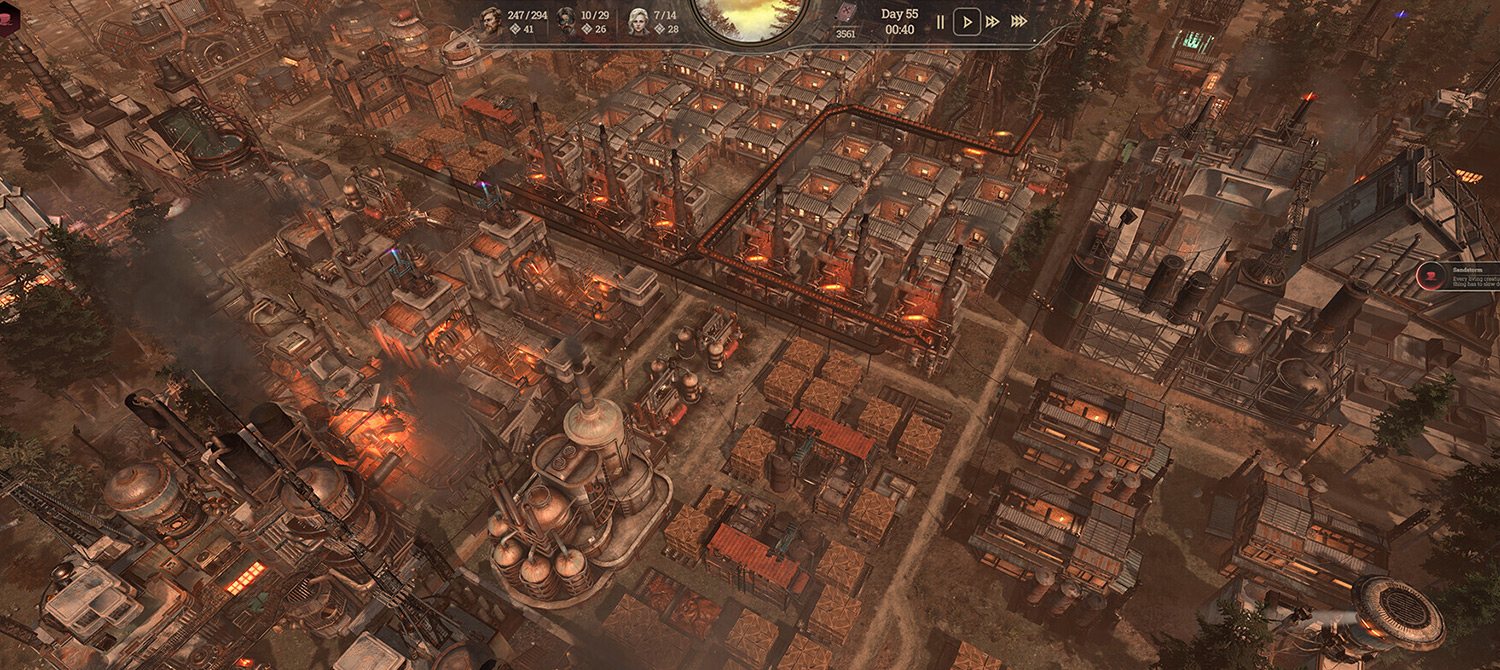Select the bearded worker population portrait
Image resolution: width=1500 pixels, height=670 pixels.
point(491,20)
